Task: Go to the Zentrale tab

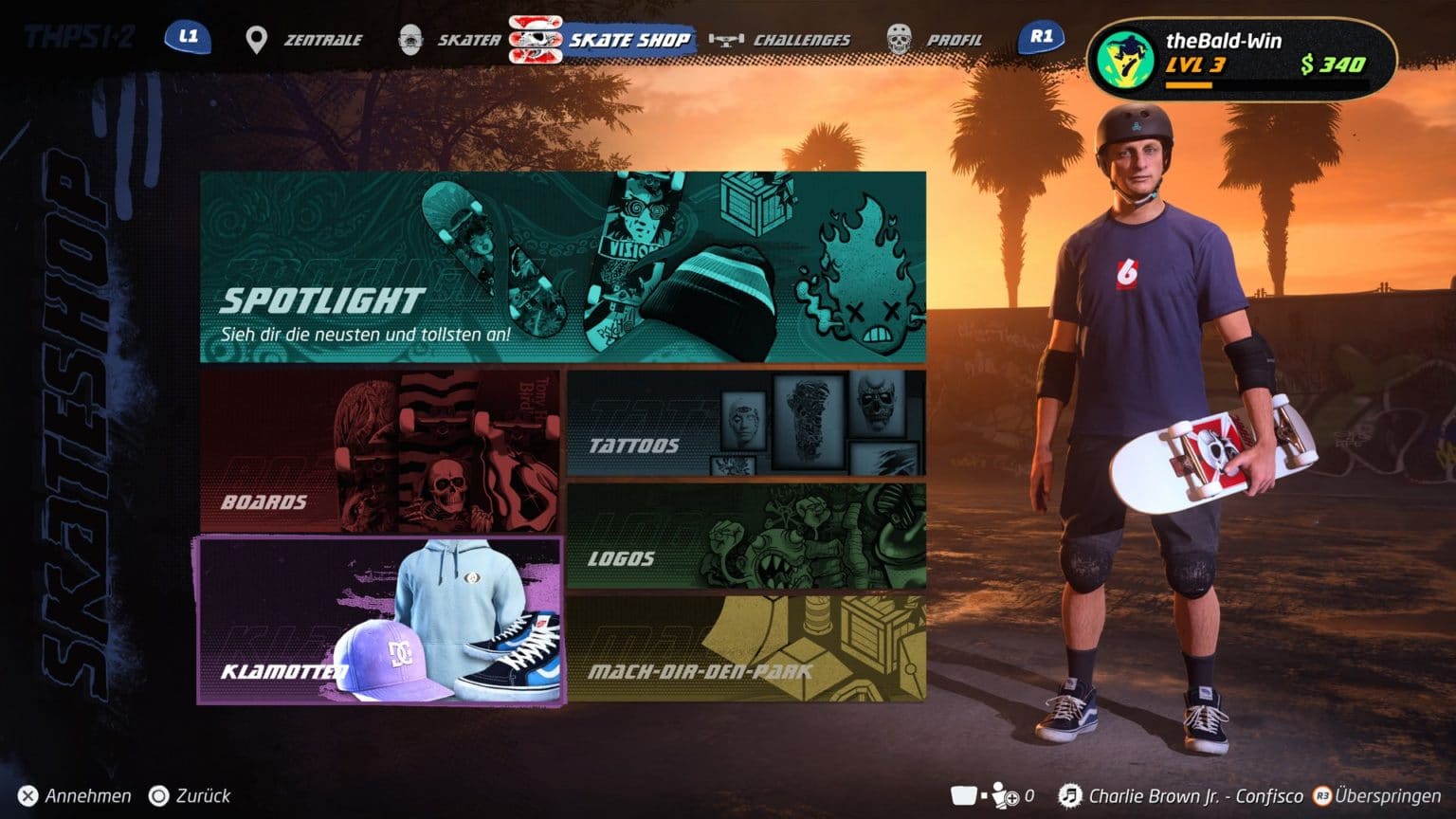Action: point(320,40)
